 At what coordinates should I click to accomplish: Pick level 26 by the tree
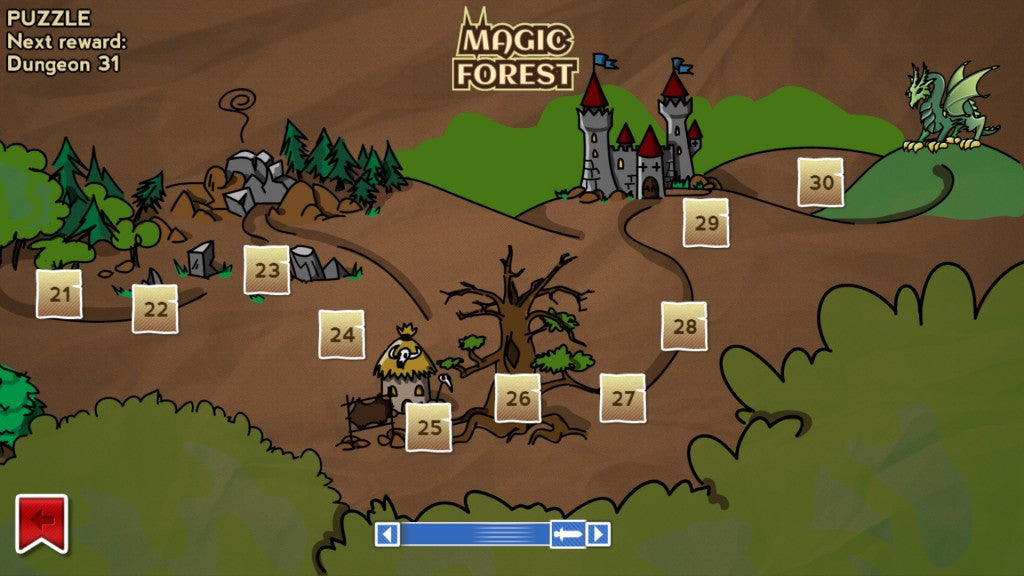(x=518, y=398)
